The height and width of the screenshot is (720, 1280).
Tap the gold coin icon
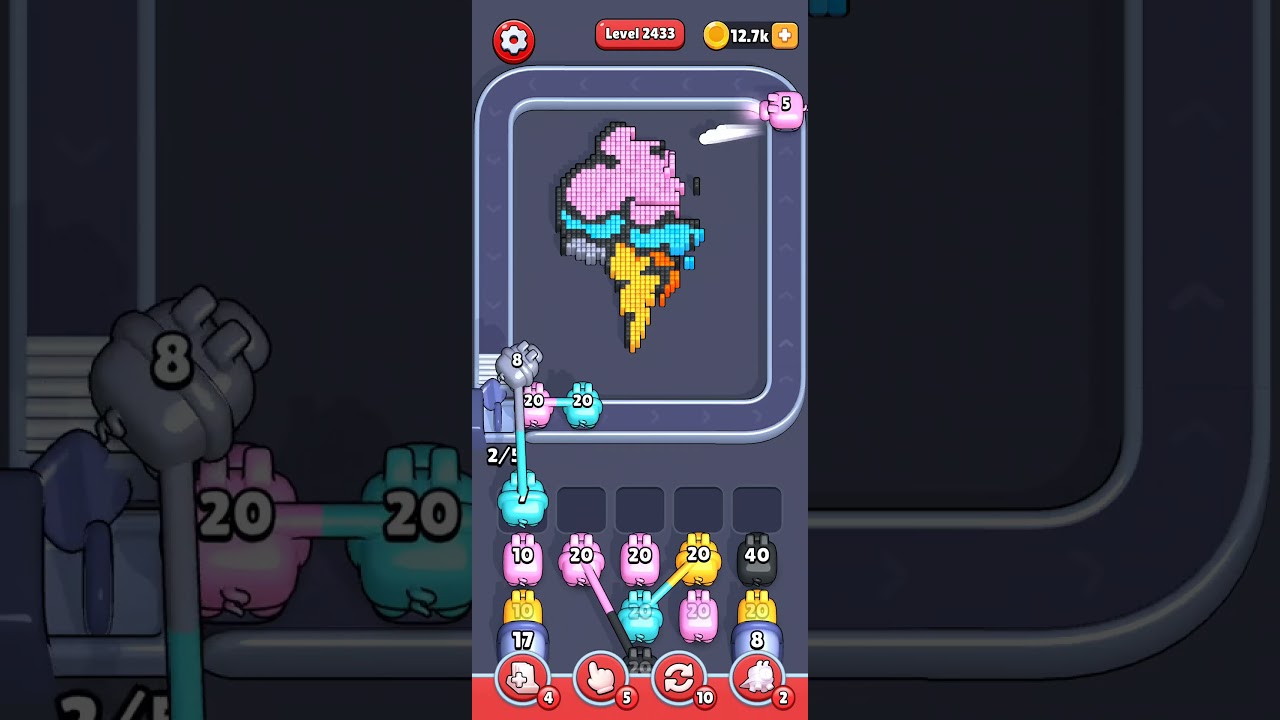click(714, 35)
